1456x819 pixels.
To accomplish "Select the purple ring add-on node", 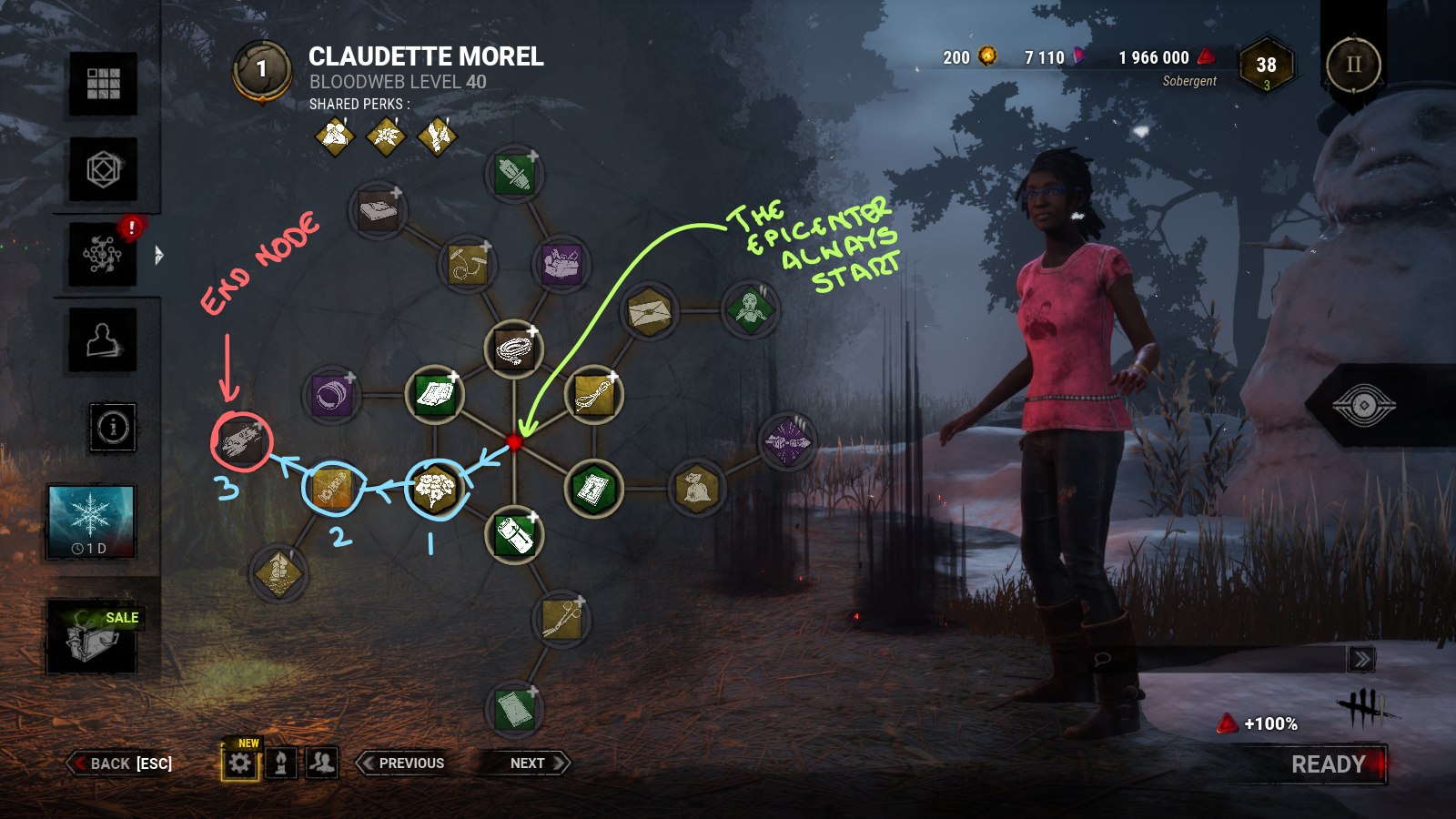I will tap(331, 396).
